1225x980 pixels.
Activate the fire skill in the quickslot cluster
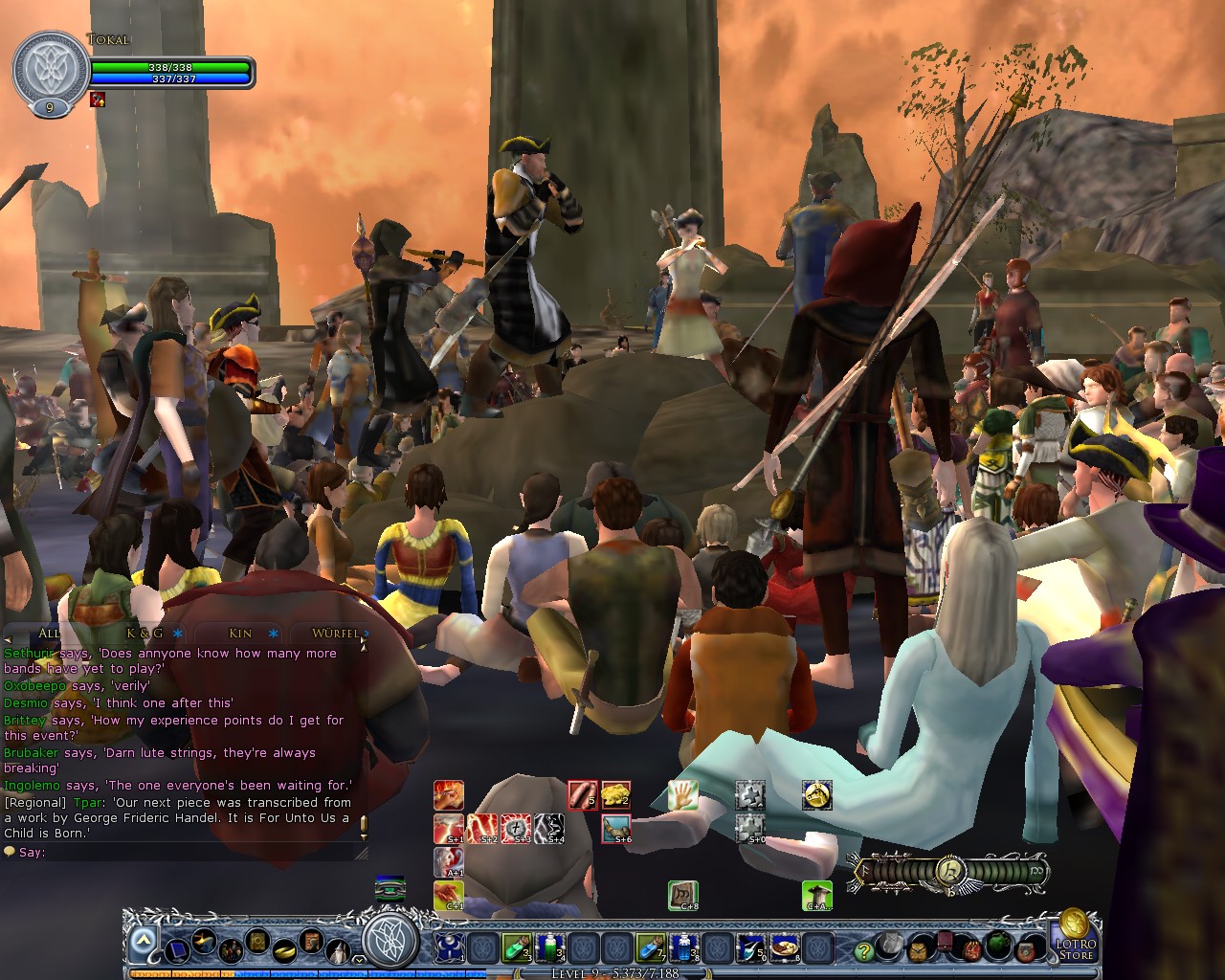pos(449,794)
